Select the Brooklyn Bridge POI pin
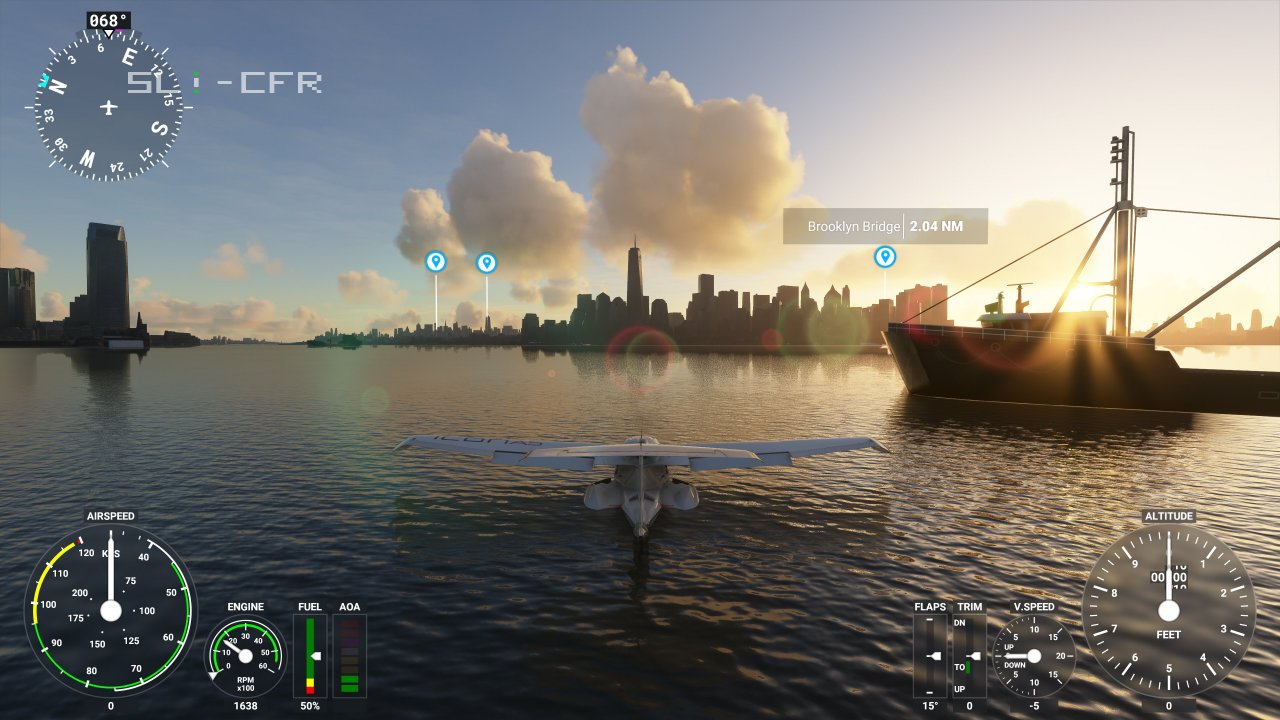 tap(884, 256)
